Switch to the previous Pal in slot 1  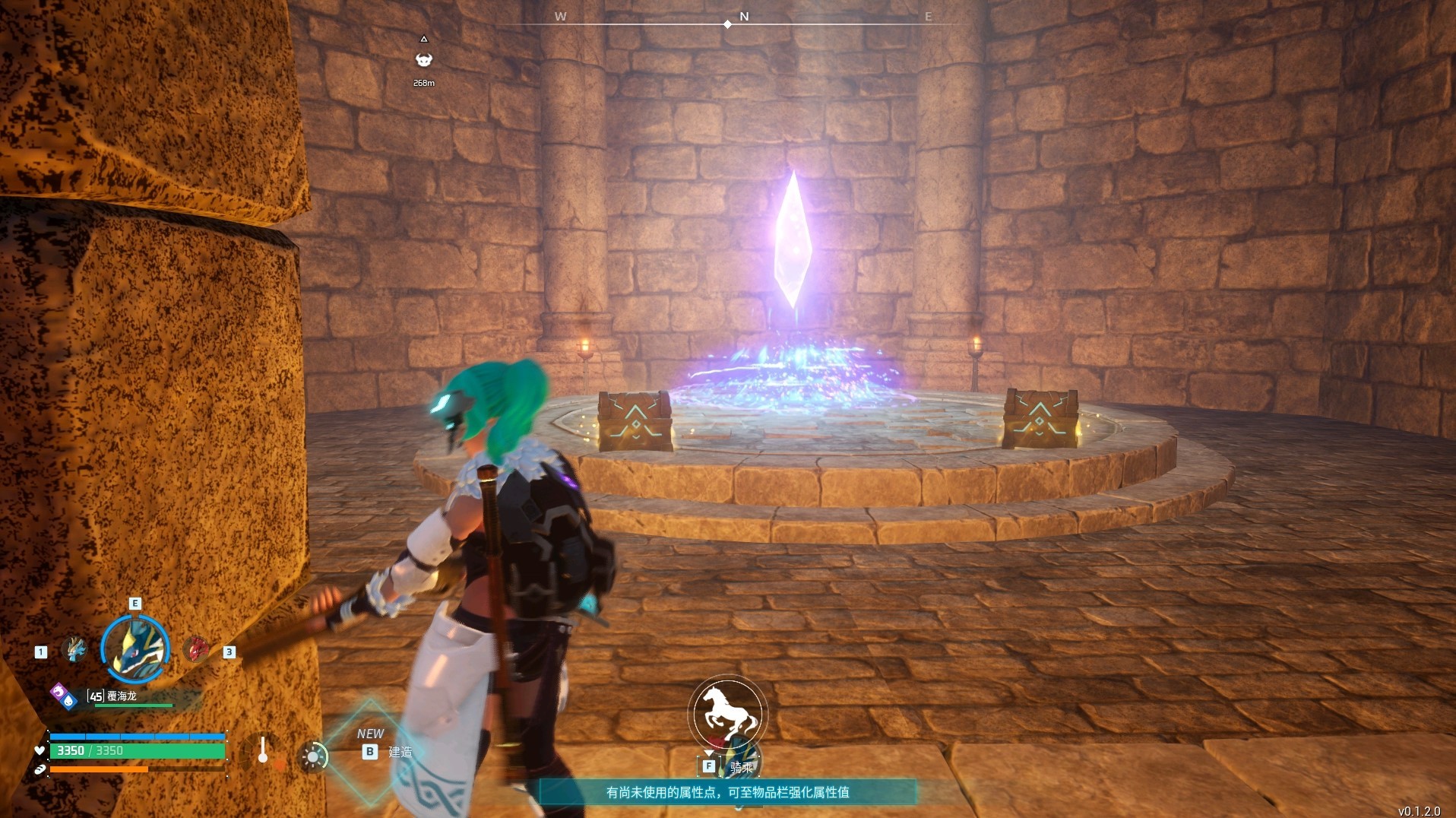point(74,649)
